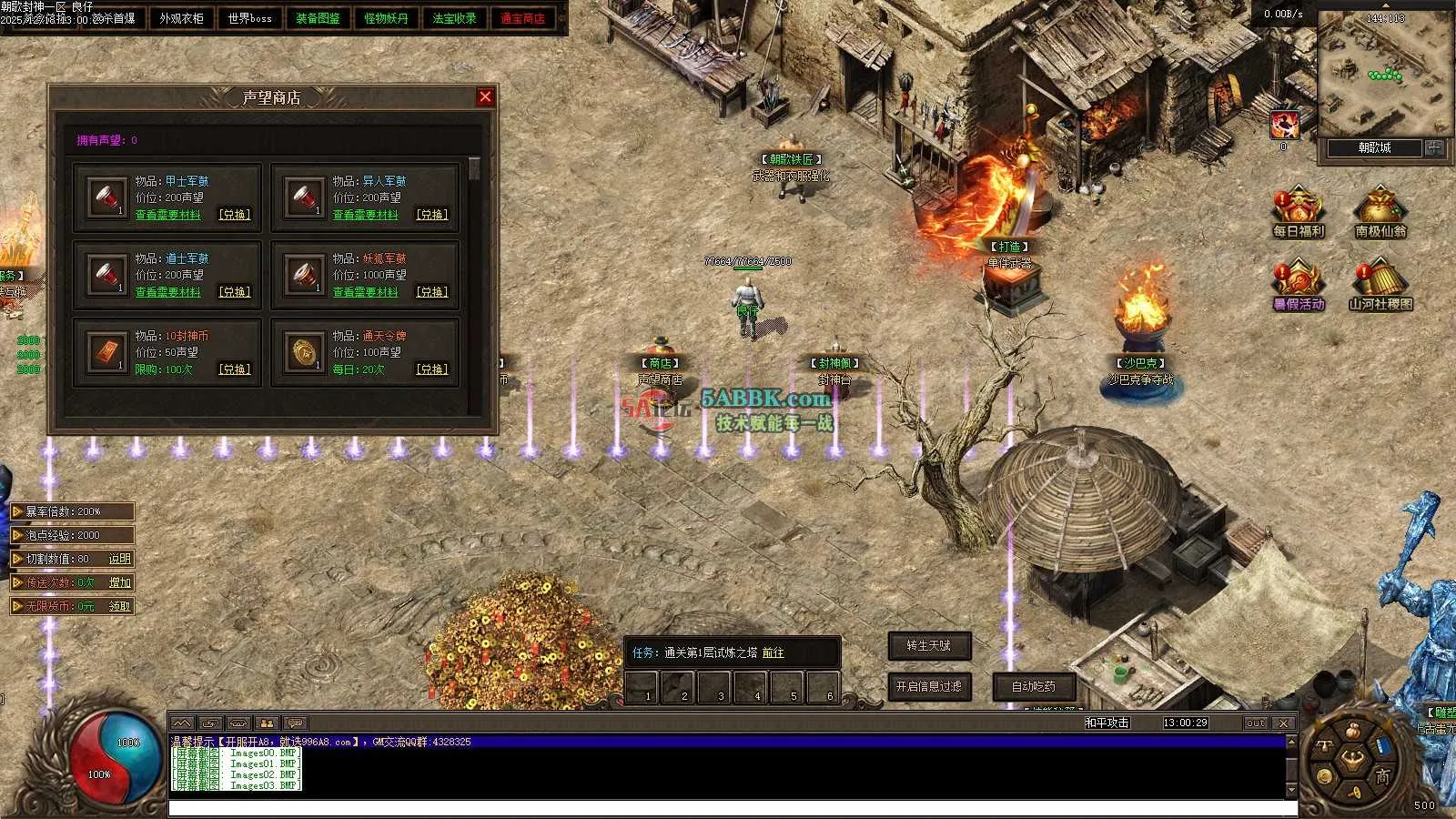Click 领取 to claim 无限货币
1456x819 pixels.
click(x=120, y=606)
